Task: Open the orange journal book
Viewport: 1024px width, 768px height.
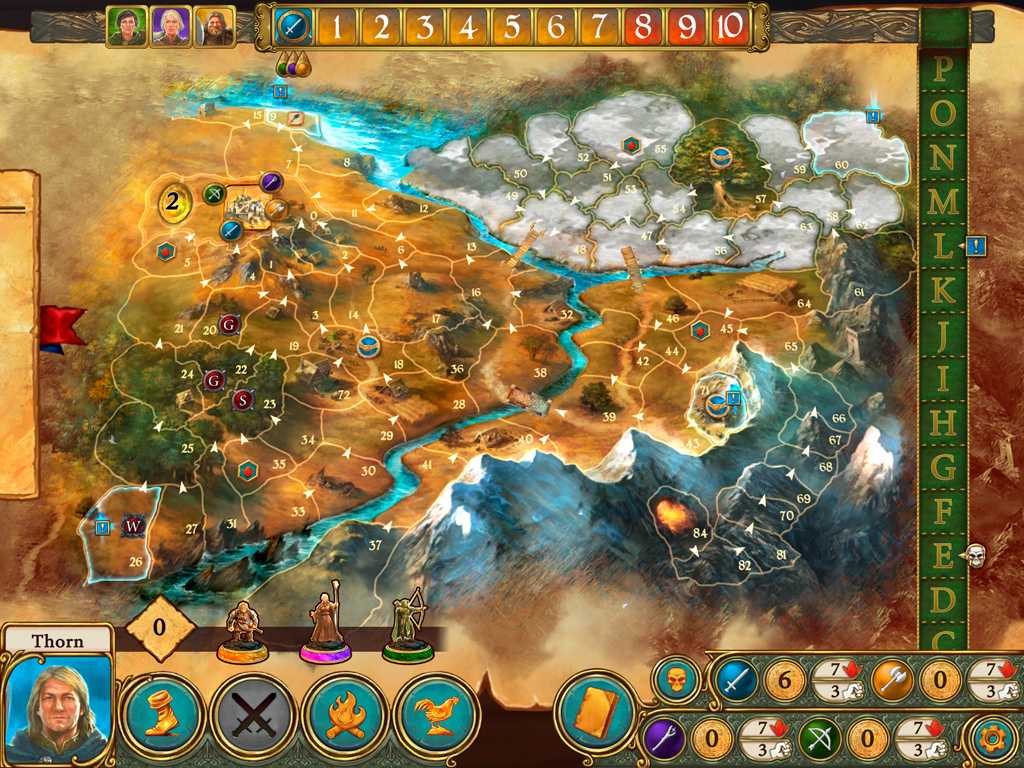Action: point(597,714)
